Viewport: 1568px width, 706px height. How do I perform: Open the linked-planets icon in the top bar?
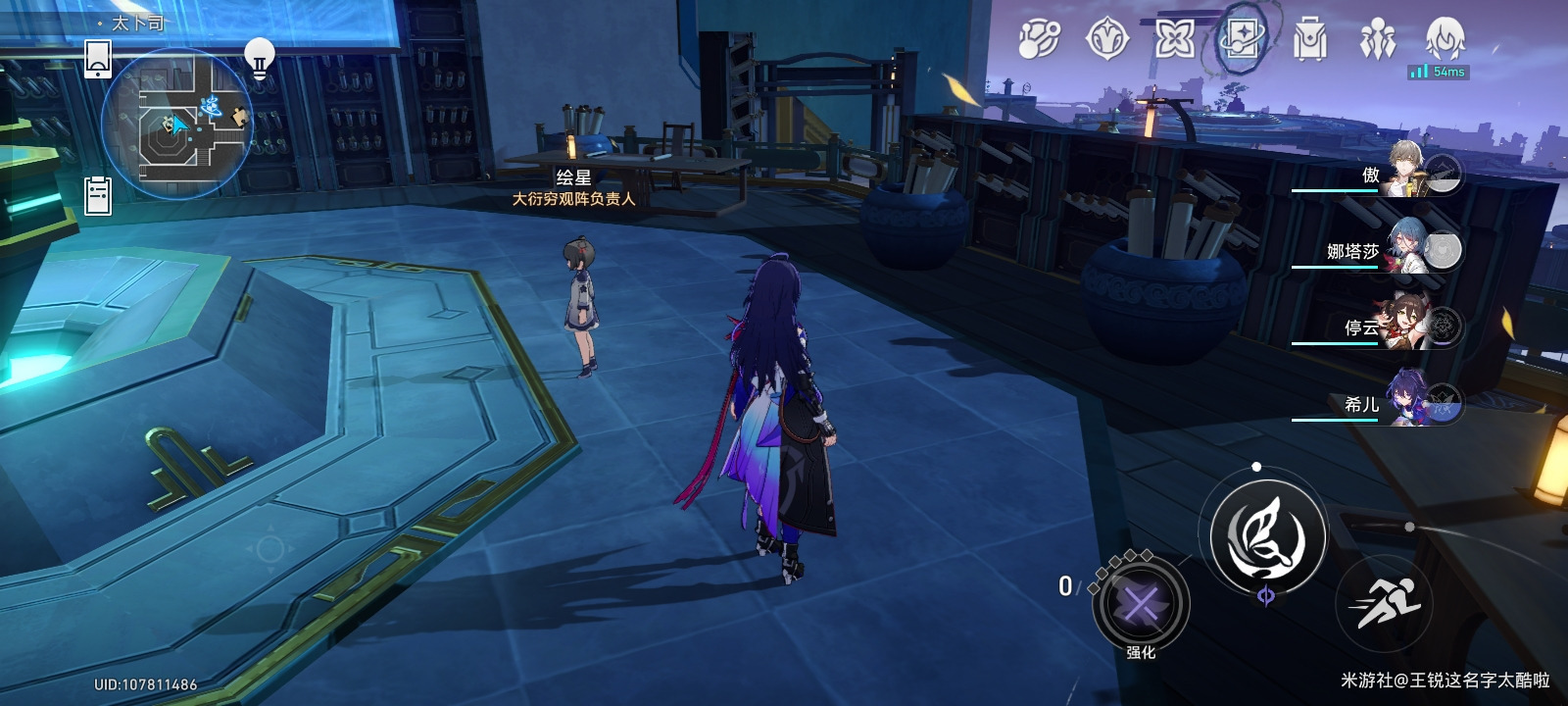(x=1039, y=40)
